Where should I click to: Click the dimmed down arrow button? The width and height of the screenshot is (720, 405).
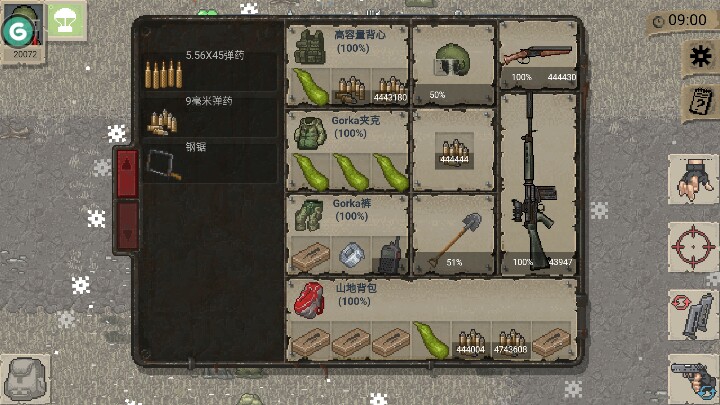point(127,222)
